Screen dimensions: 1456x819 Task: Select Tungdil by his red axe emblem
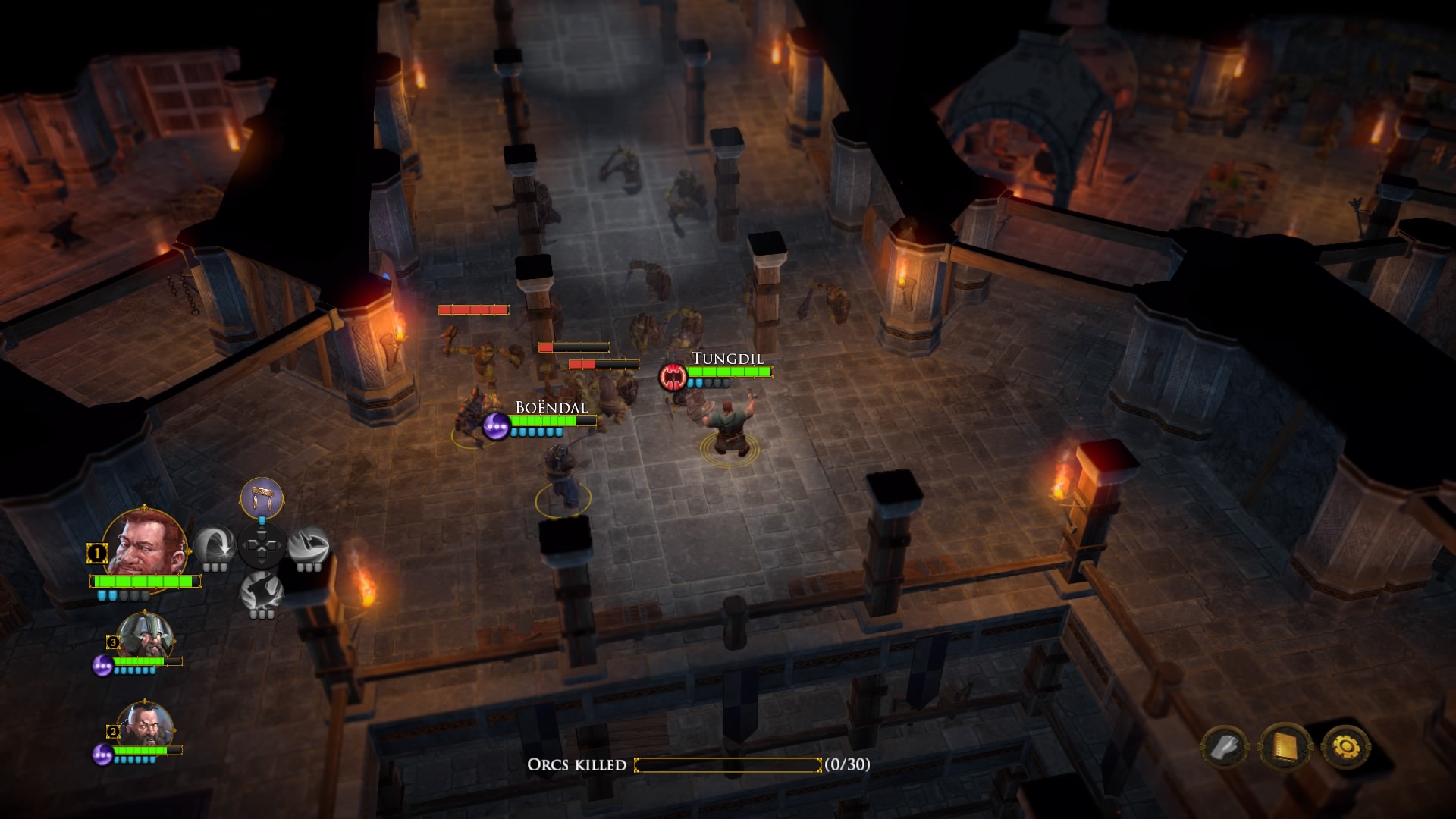672,376
